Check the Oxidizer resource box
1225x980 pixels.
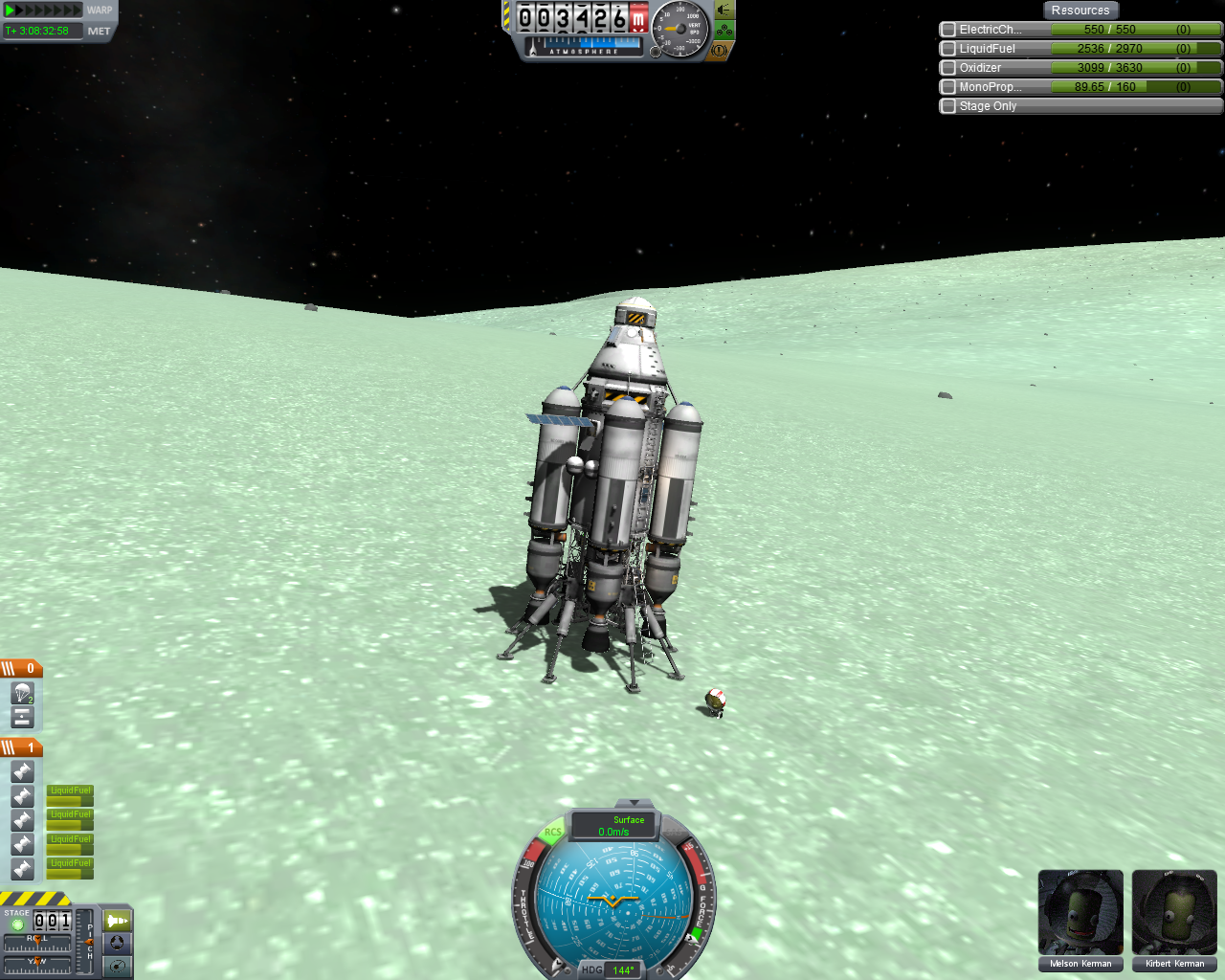[x=948, y=68]
